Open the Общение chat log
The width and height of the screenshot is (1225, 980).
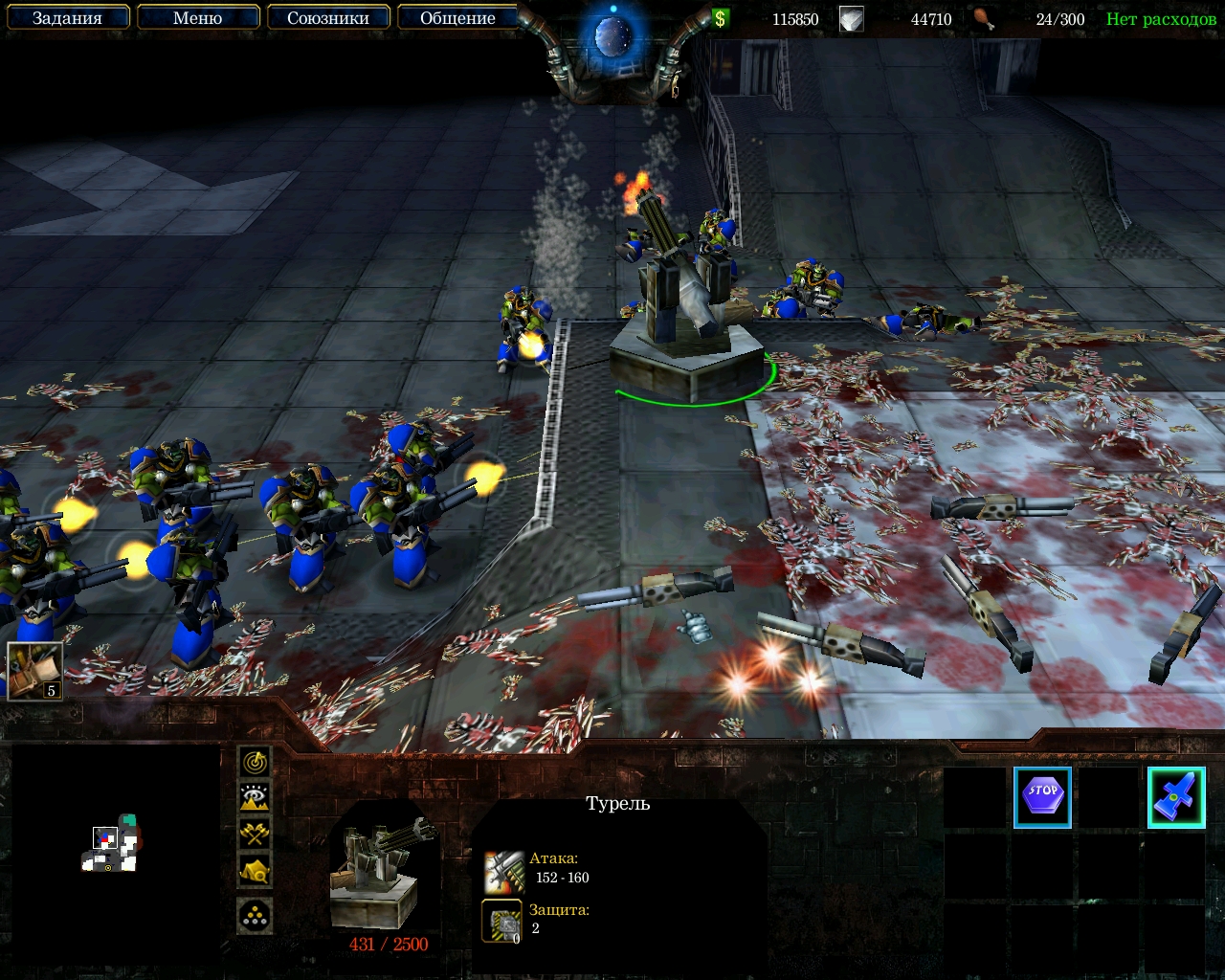tap(457, 18)
